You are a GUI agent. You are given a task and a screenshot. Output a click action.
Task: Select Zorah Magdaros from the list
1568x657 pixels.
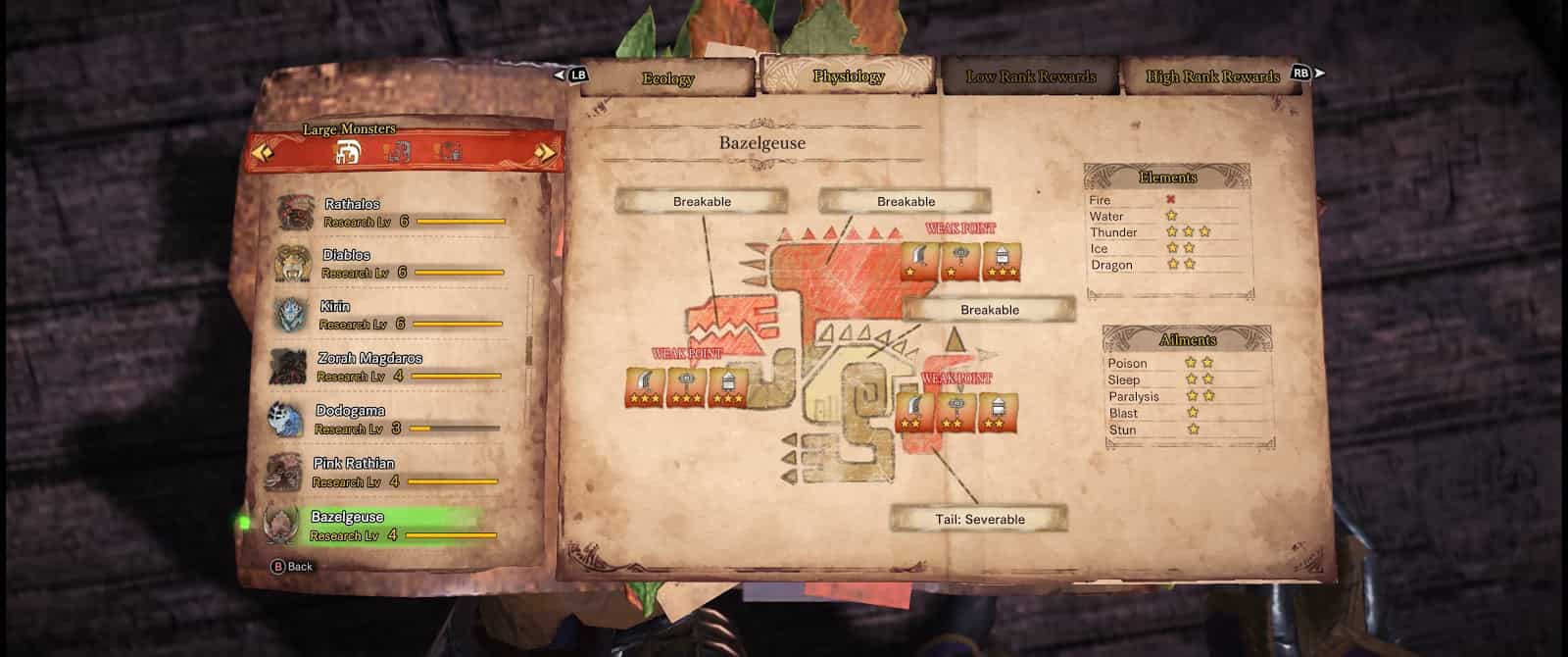pyautogui.click(x=386, y=368)
